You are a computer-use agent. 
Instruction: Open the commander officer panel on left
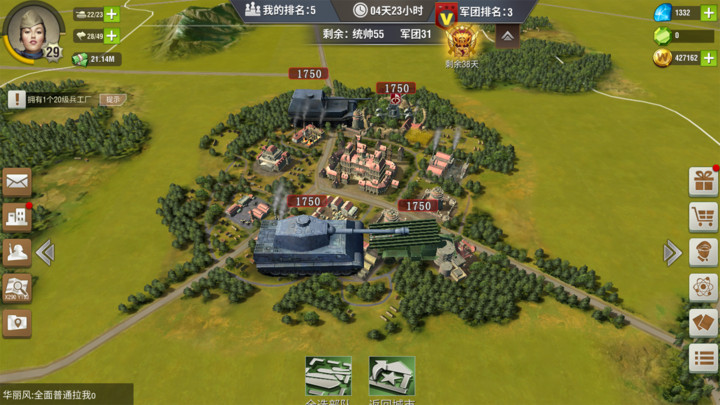(17, 252)
